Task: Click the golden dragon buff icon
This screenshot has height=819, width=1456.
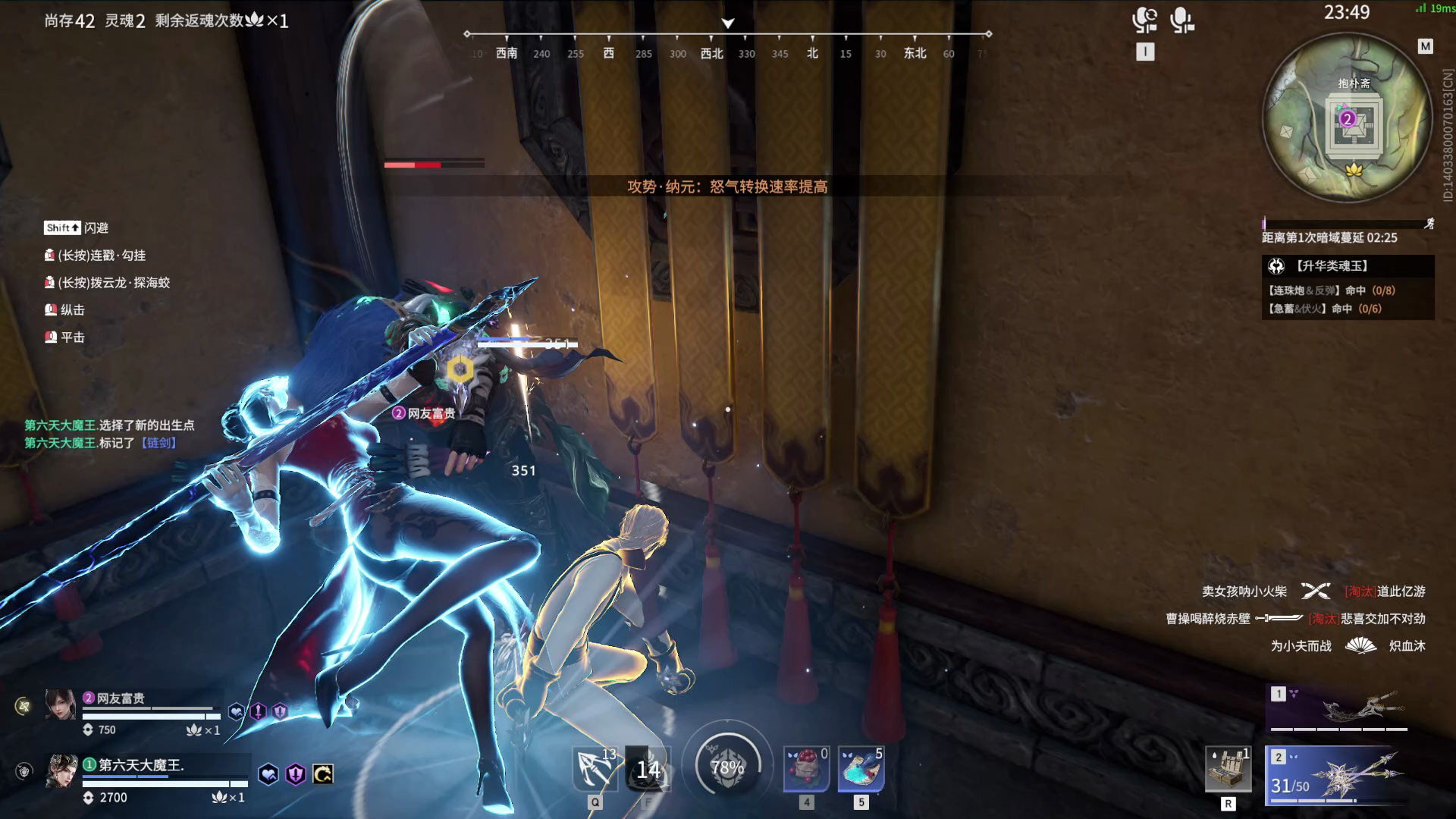Action: click(323, 773)
